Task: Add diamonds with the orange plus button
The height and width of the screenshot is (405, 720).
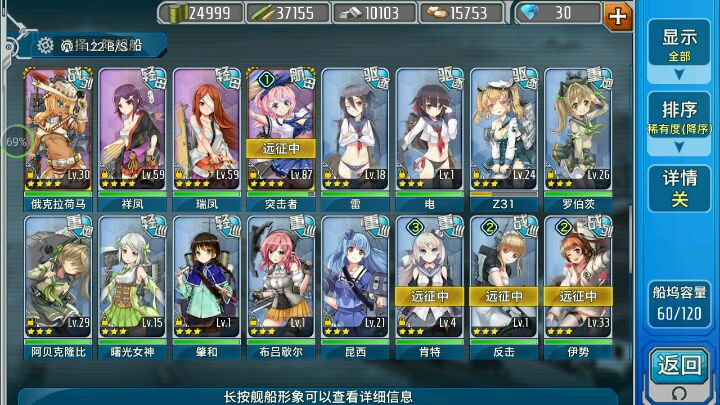Action: click(619, 14)
